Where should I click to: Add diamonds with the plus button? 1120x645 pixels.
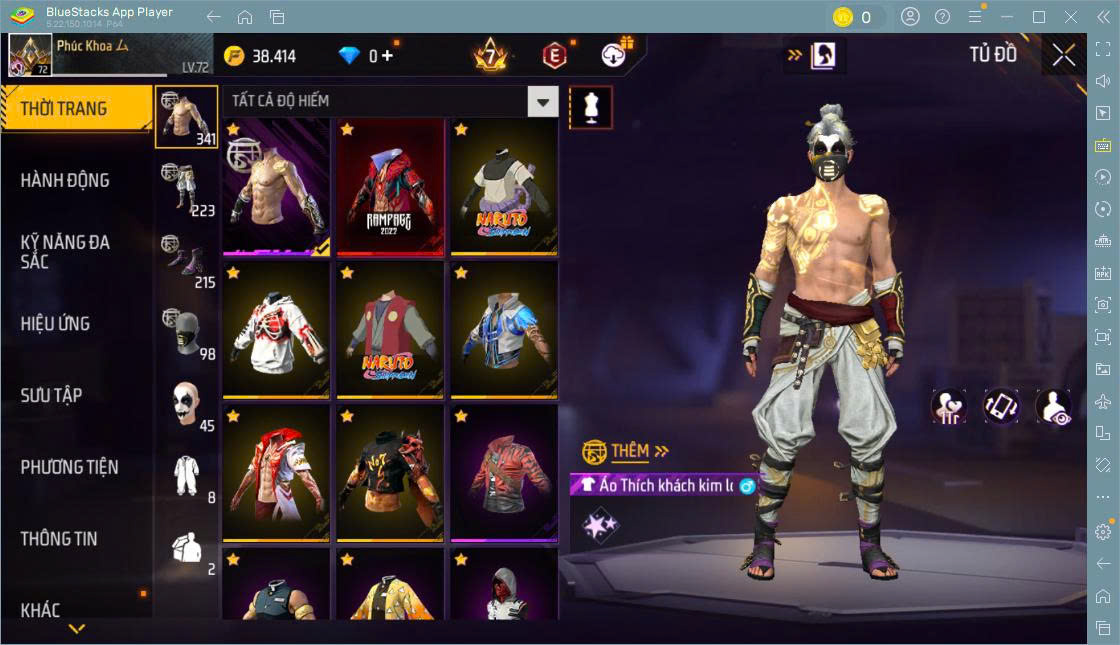[x=387, y=56]
